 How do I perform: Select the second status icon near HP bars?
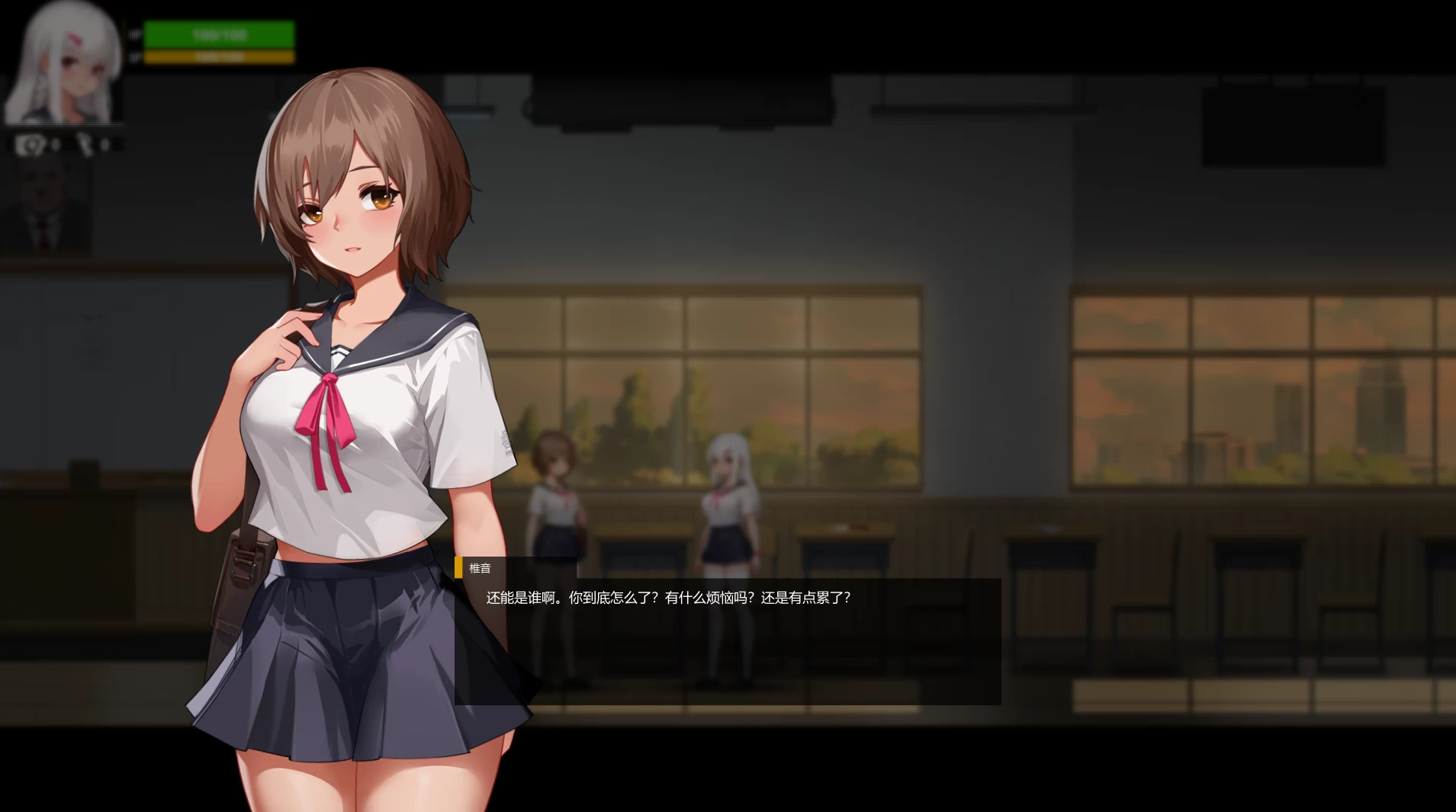85,143
